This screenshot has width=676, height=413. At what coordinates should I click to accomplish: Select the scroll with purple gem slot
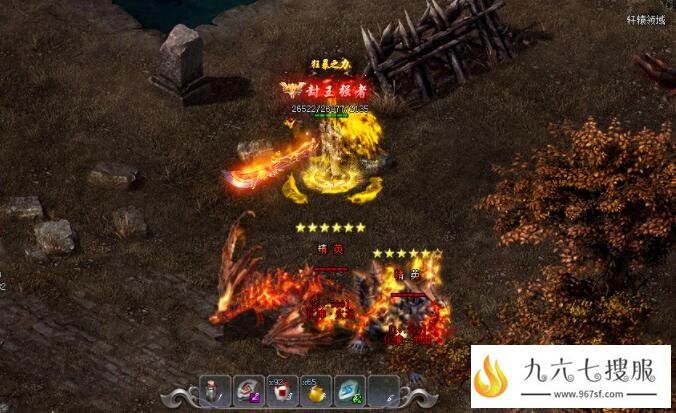click(x=249, y=392)
